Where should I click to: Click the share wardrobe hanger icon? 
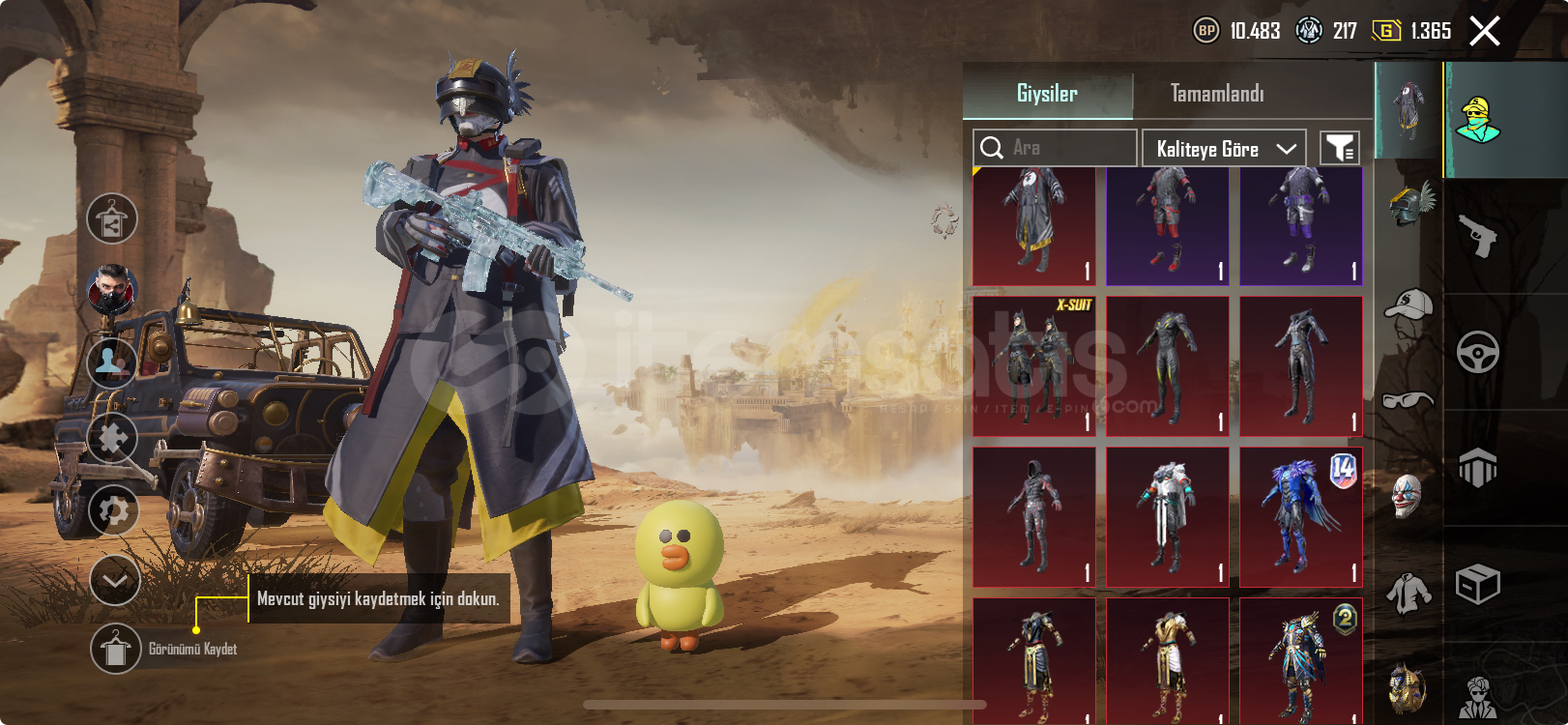(112, 218)
